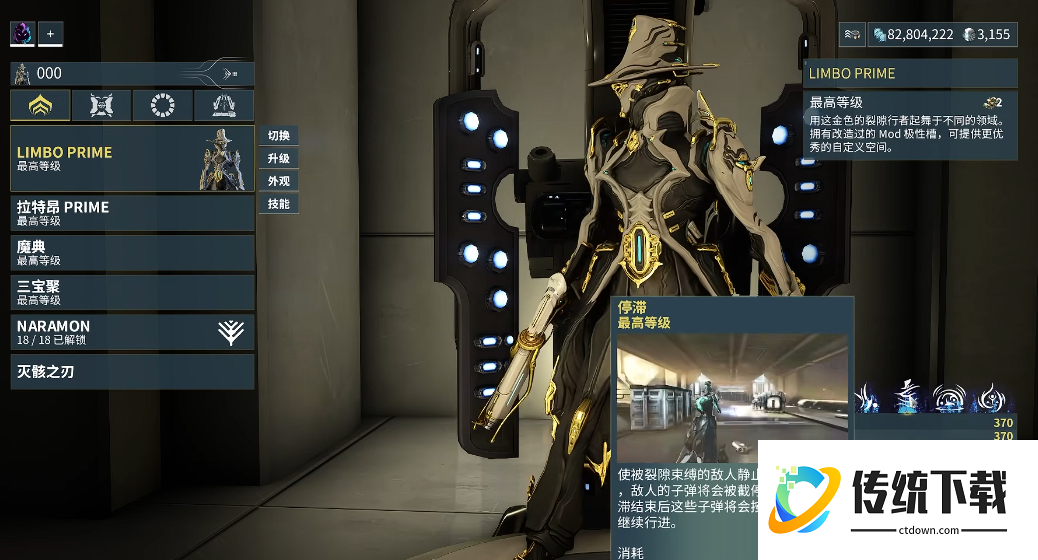Open the purple player avatar icon
The height and width of the screenshot is (560, 1038).
[22, 34]
